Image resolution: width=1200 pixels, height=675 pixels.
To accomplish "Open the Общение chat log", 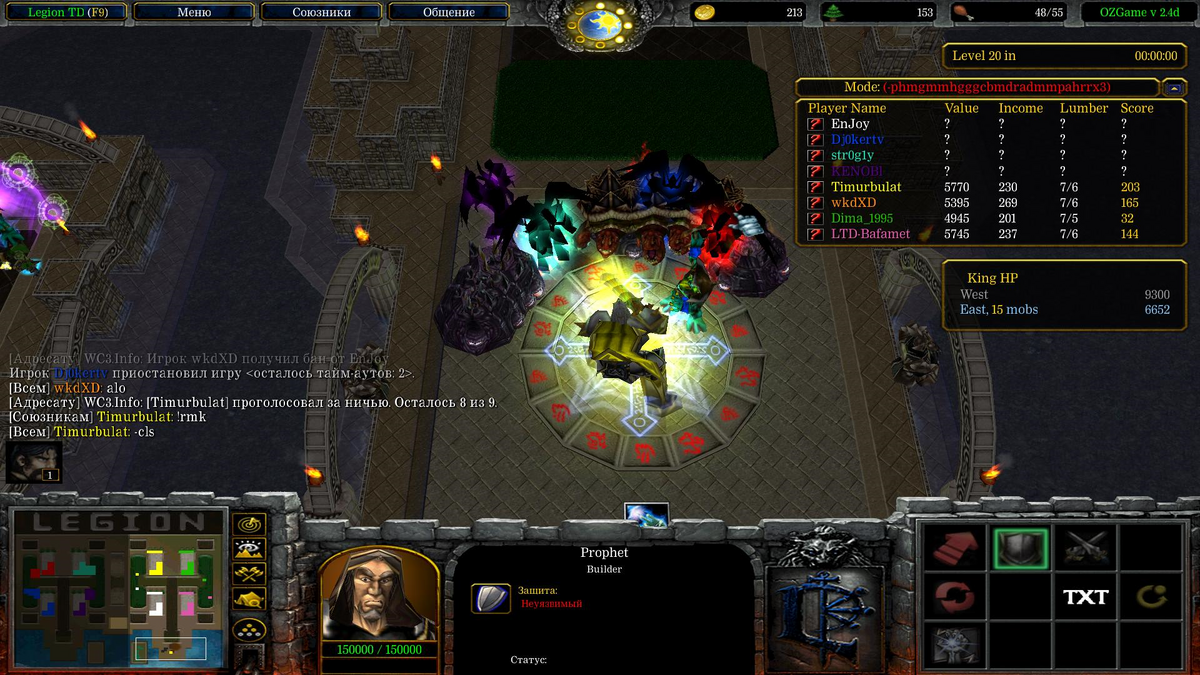I will tap(449, 13).
